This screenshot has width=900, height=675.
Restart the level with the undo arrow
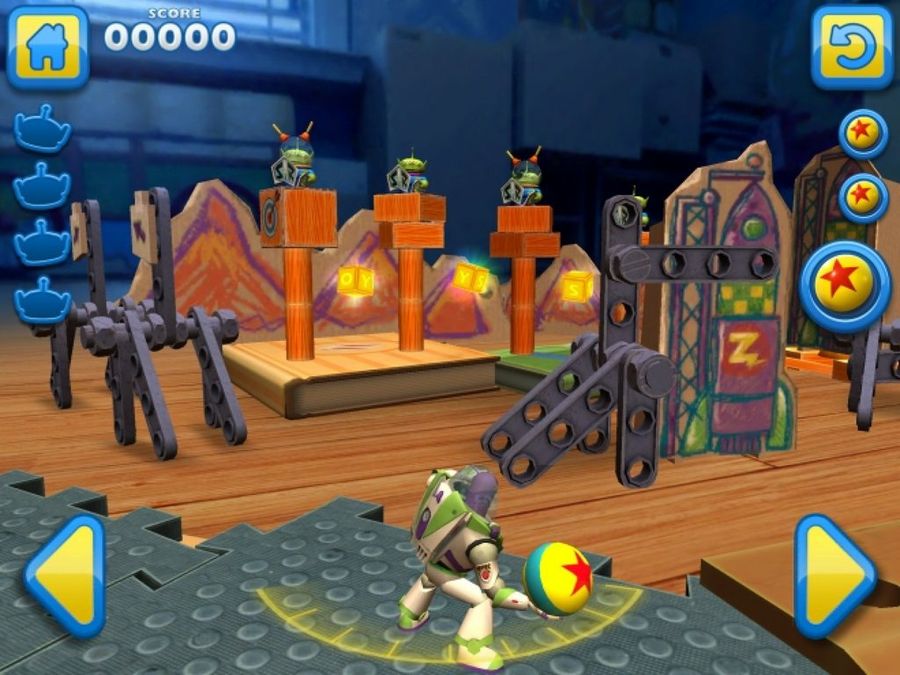[851, 47]
